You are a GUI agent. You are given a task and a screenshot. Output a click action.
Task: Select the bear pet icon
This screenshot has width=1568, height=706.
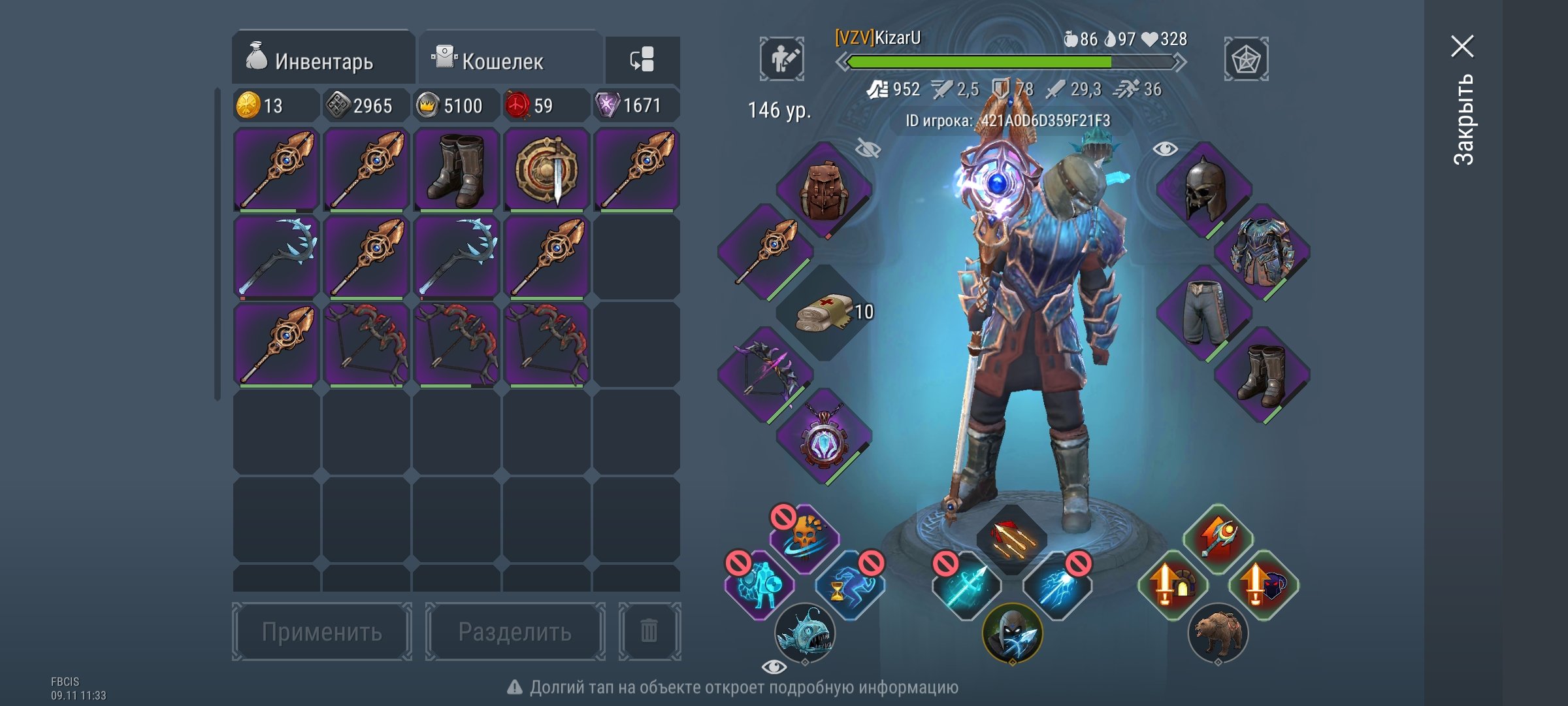tap(1218, 632)
